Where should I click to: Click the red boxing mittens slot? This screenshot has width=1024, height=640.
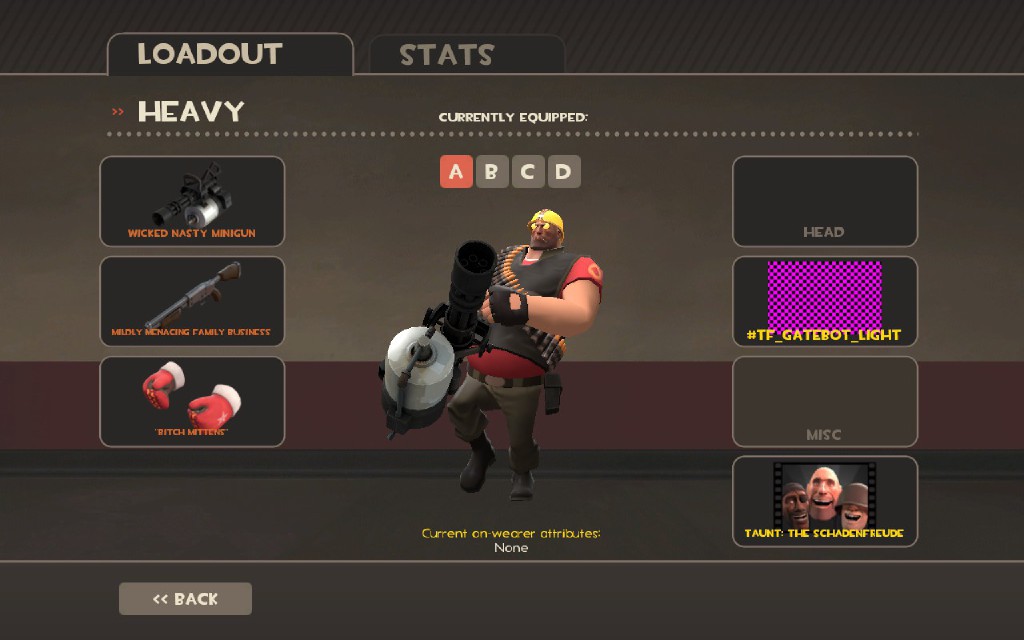[x=192, y=401]
